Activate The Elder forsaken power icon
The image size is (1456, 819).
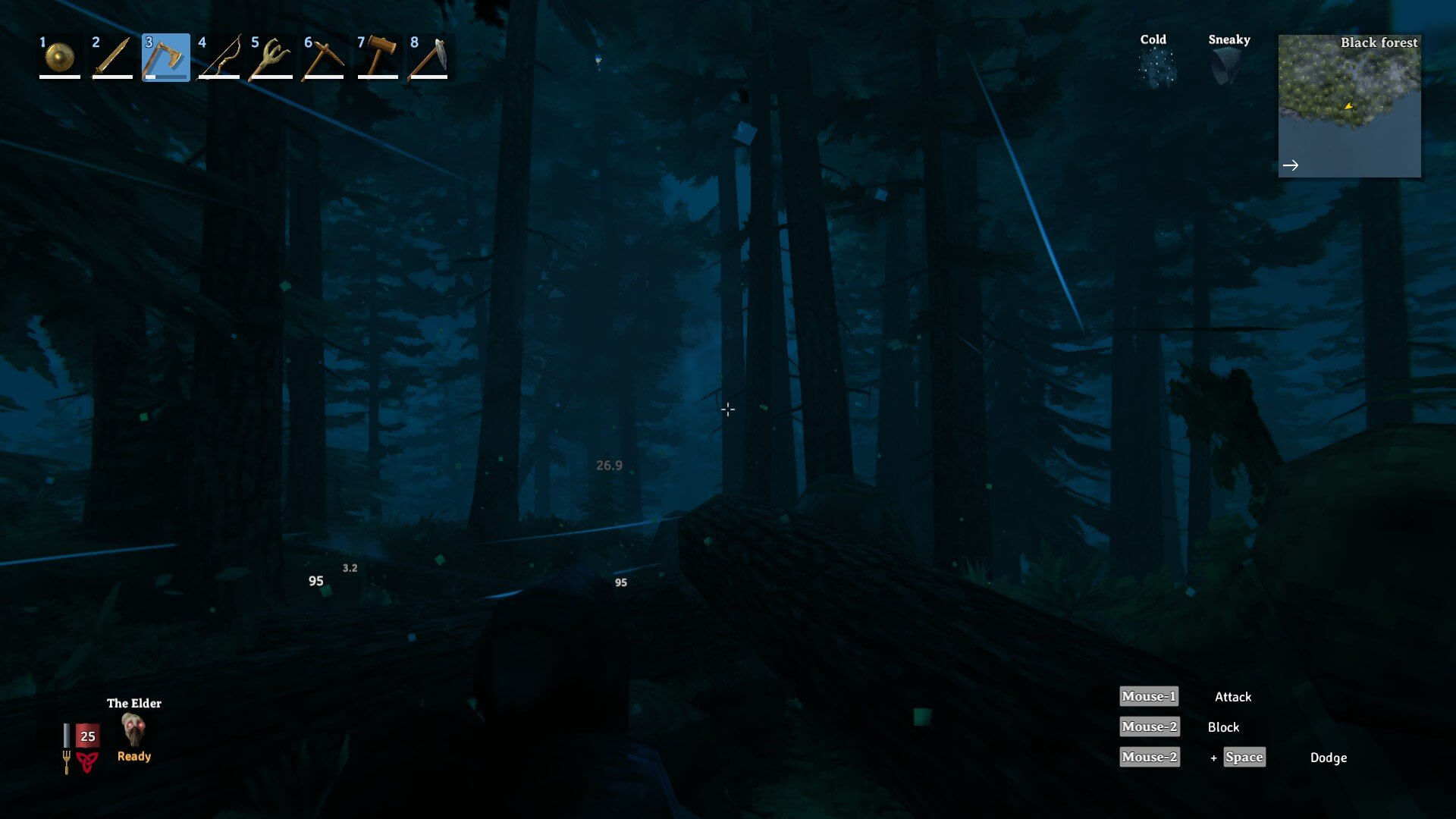pyautogui.click(x=133, y=730)
